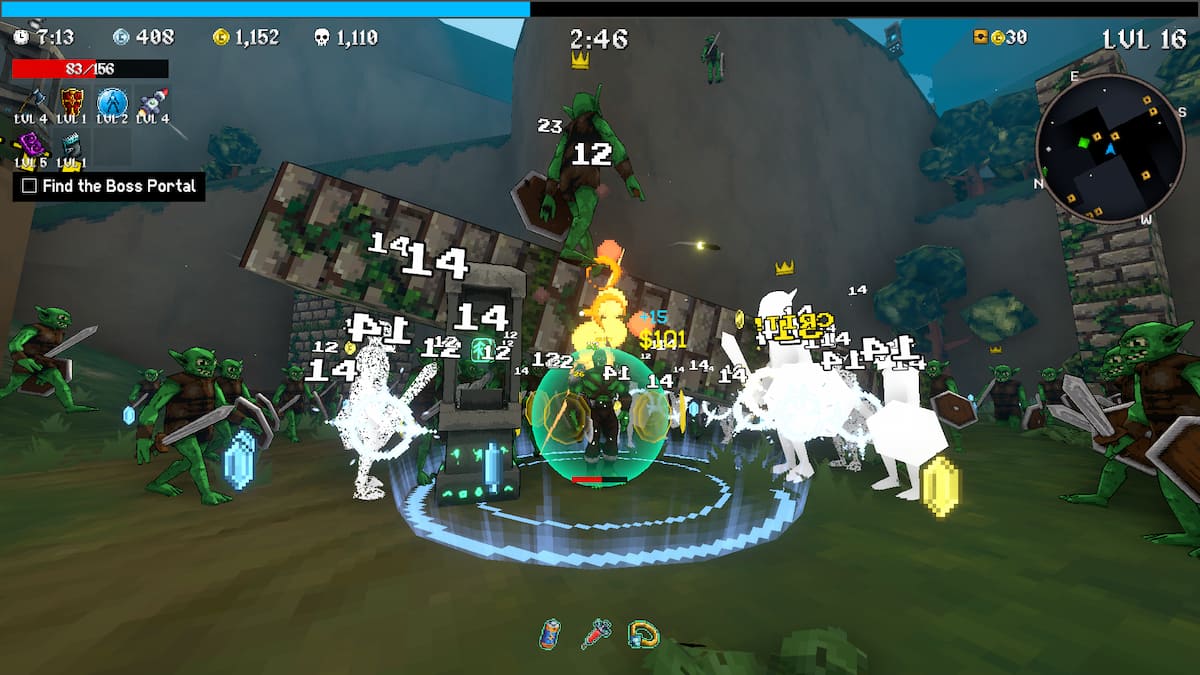Toggle the Find the Boss Portal checkbox
This screenshot has height=675, width=1200.
pyautogui.click(x=29, y=185)
